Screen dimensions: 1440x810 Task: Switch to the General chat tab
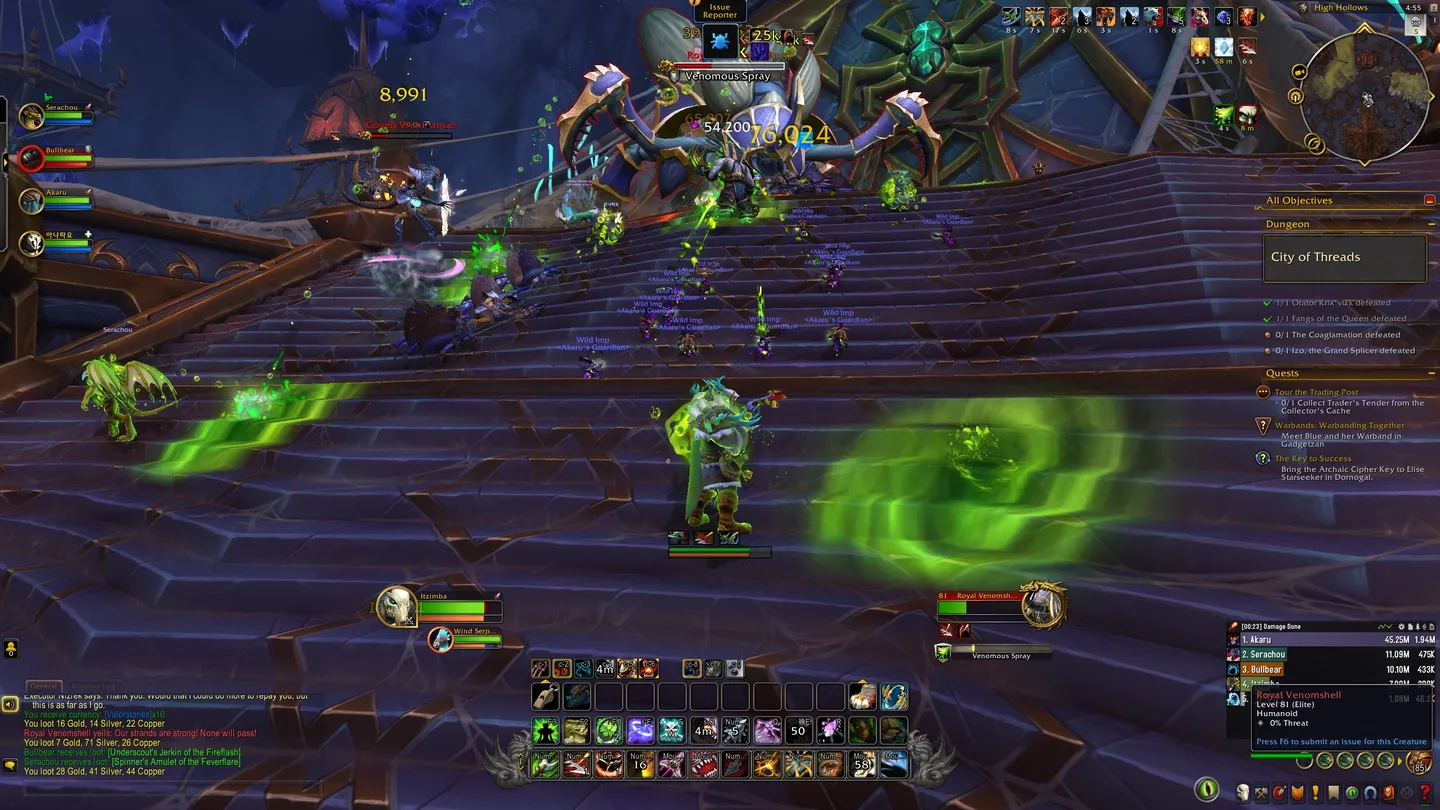click(44, 685)
